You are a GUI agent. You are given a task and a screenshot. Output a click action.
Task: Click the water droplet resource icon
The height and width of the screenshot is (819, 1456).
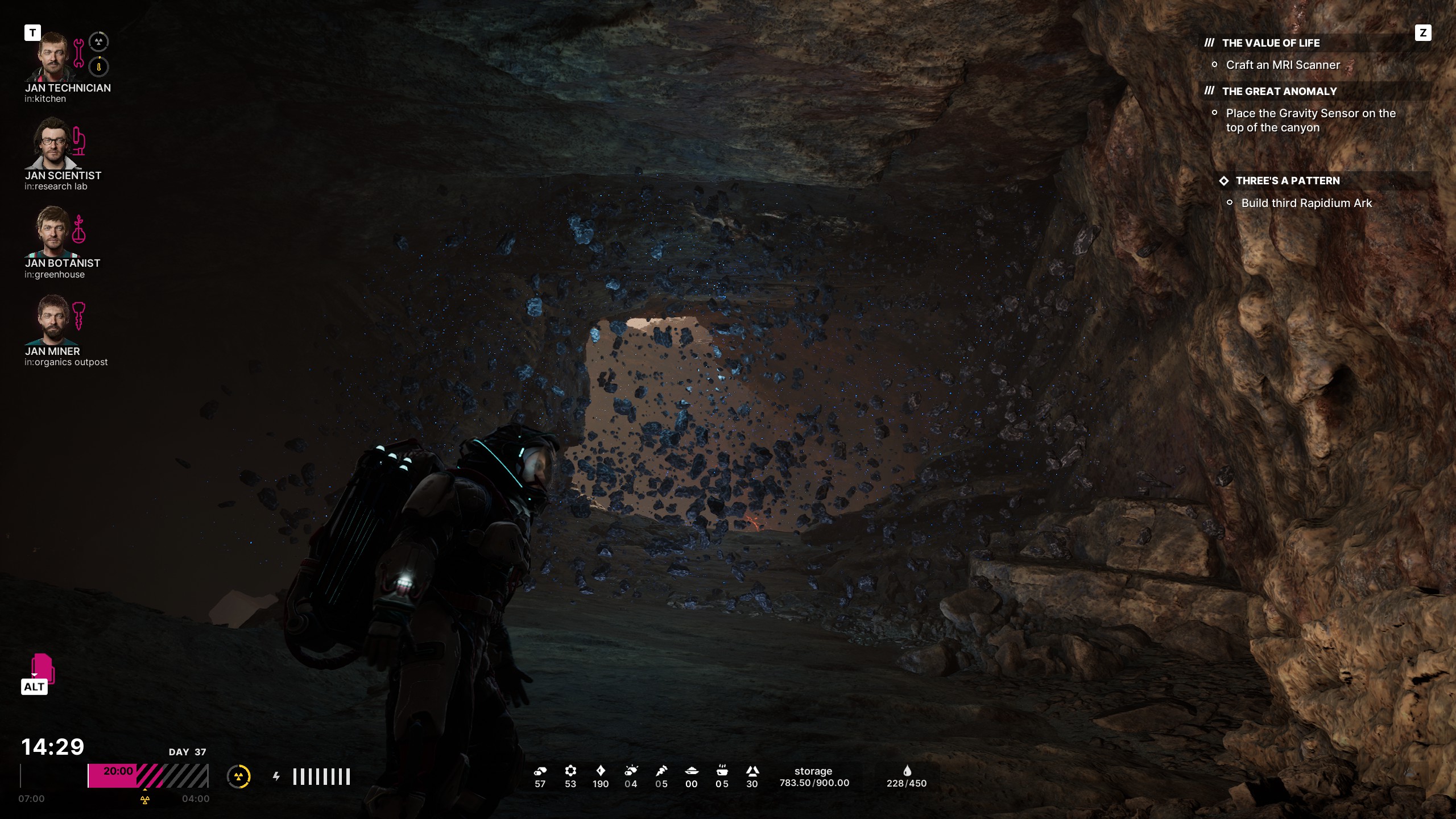click(x=907, y=771)
